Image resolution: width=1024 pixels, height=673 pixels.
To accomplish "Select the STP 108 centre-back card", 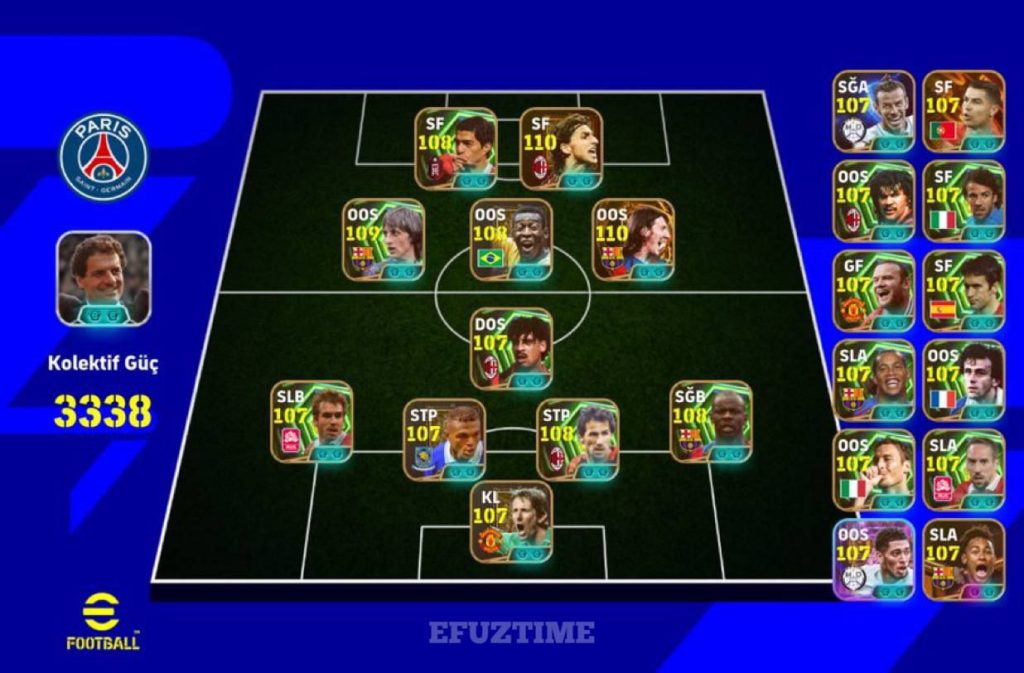I will [x=577, y=439].
